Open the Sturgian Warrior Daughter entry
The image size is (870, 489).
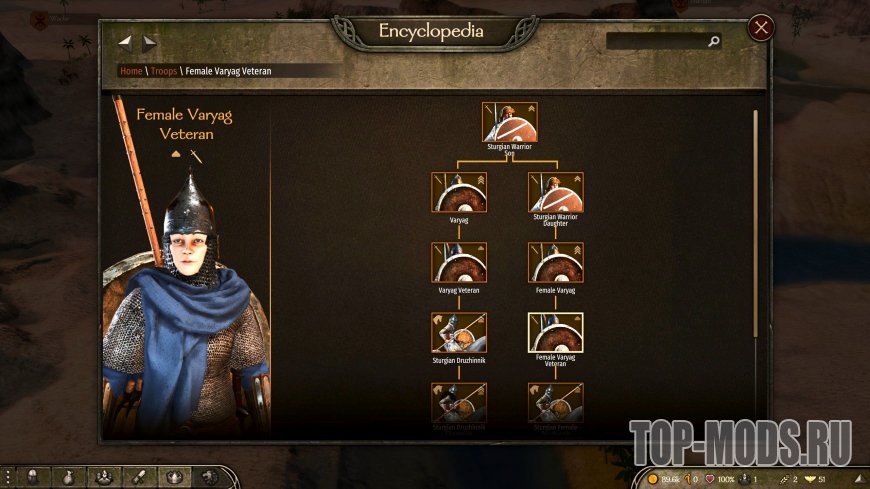coord(555,192)
